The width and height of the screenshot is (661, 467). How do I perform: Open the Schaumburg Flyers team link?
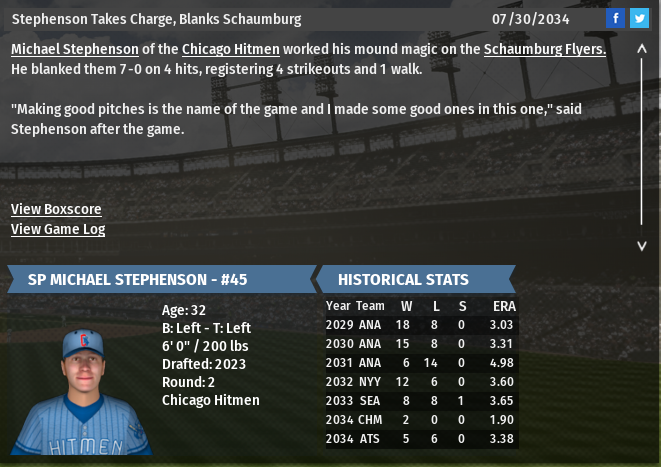(x=544, y=49)
